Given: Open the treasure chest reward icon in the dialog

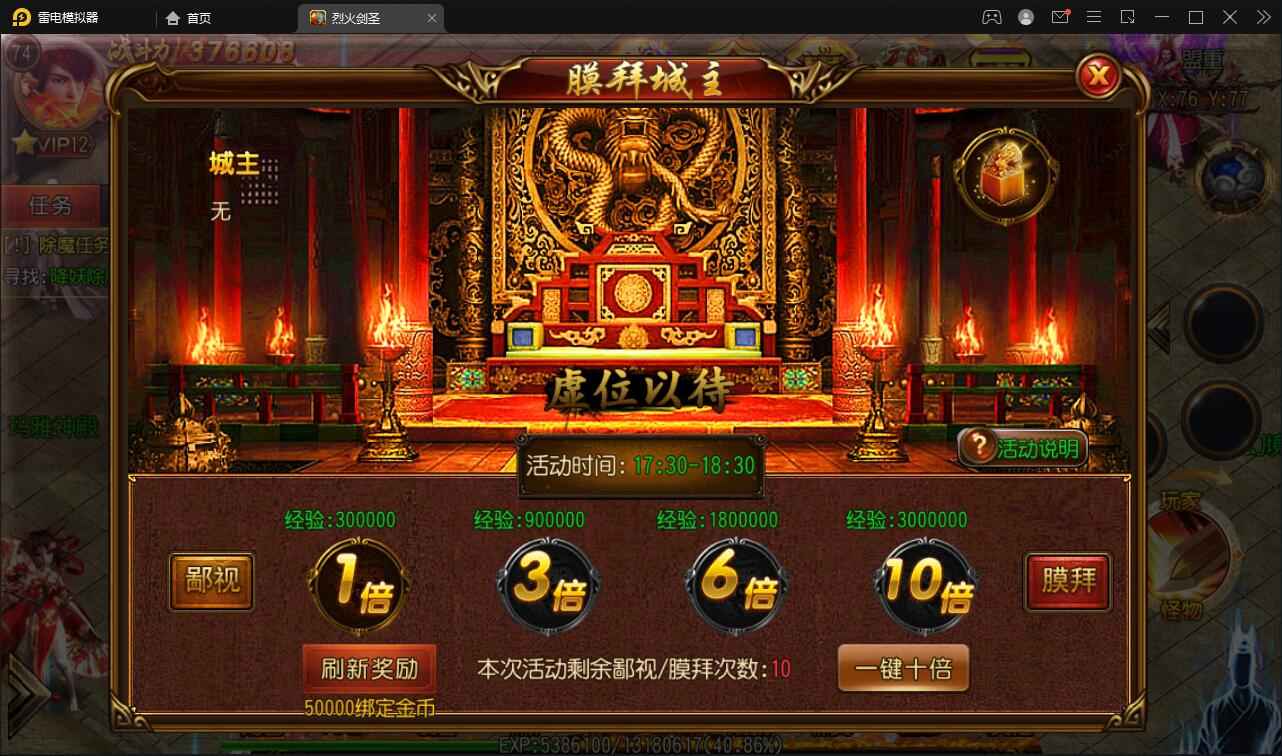Looking at the screenshot, I should [1005, 175].
